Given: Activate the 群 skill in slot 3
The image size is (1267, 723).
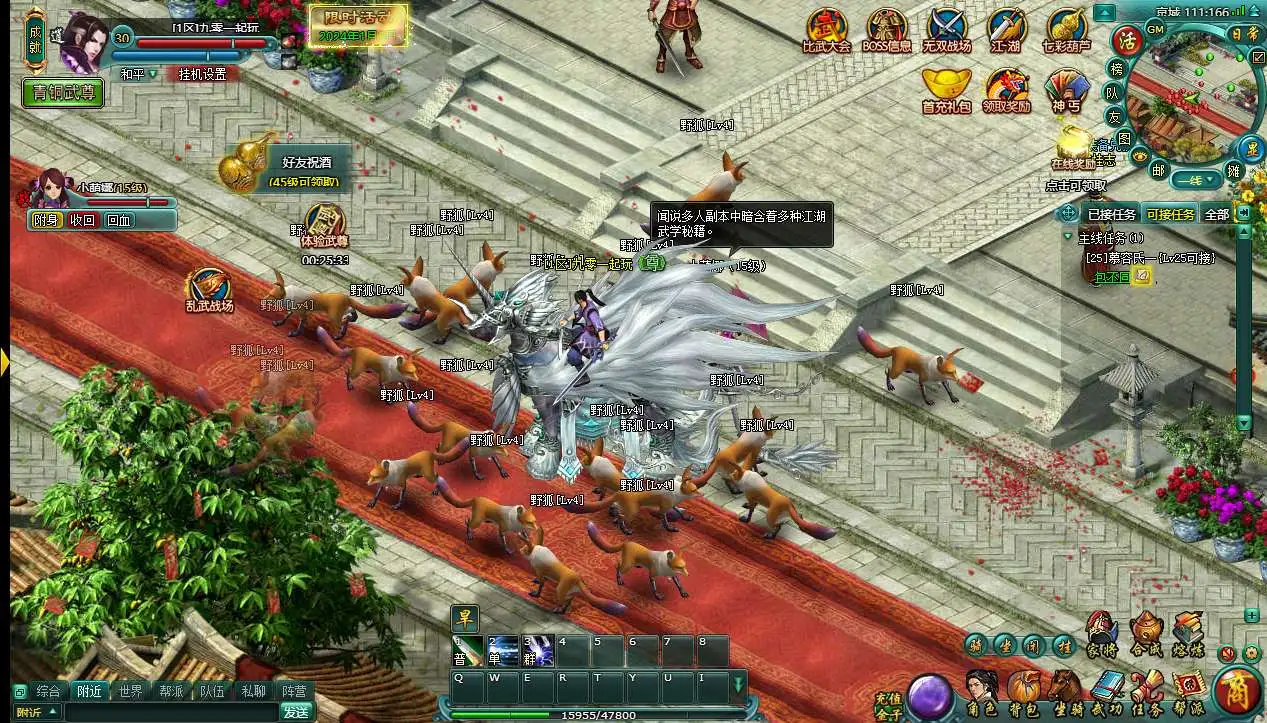Looking at the screenshot, I should [539, 650].
